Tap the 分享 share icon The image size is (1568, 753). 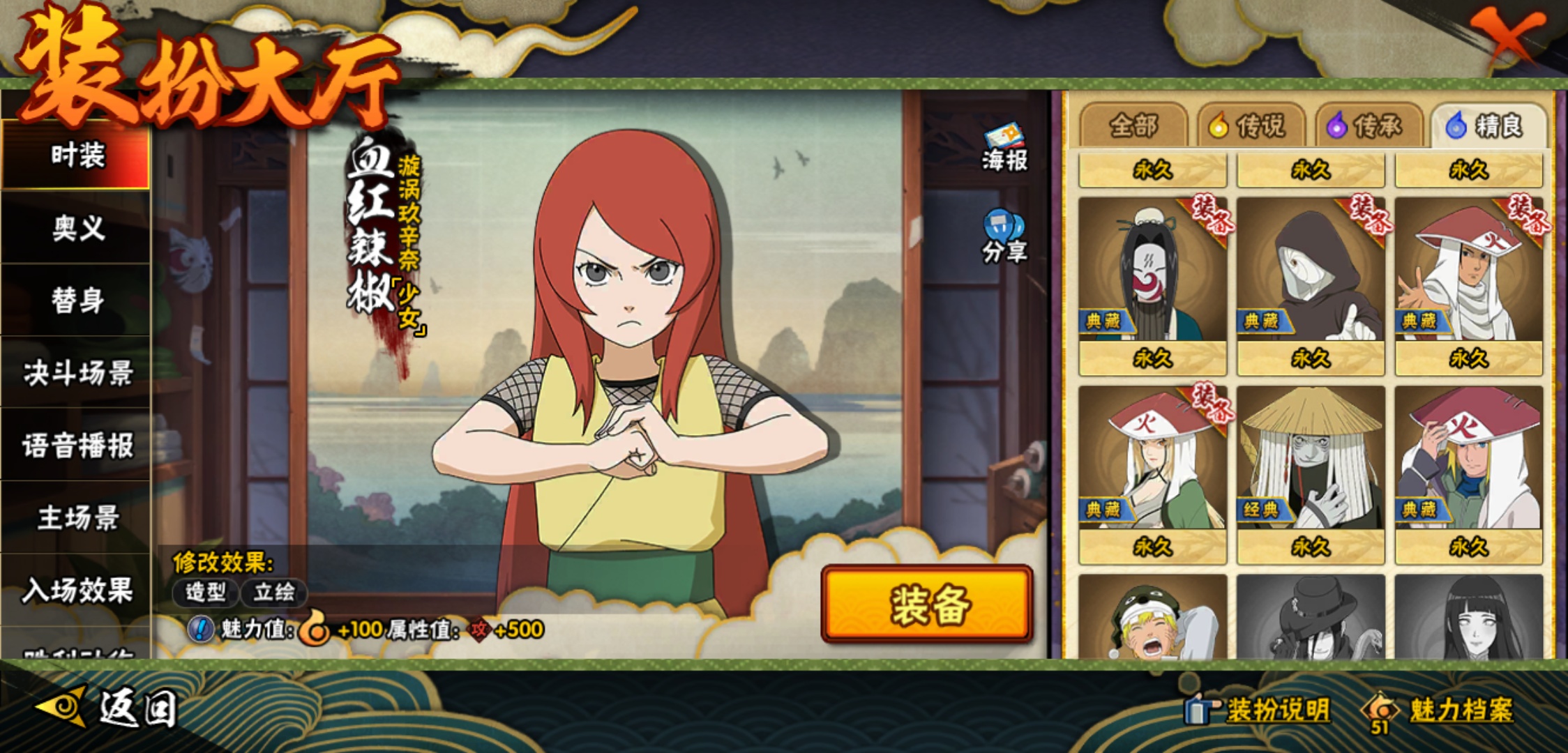click(x=1004, y=237)
